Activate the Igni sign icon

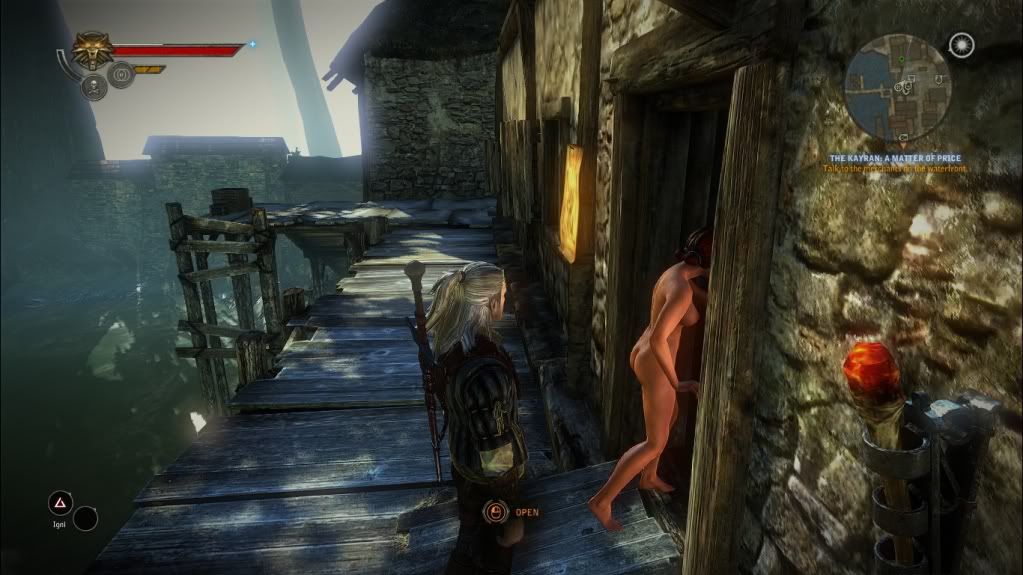point(60,503)
